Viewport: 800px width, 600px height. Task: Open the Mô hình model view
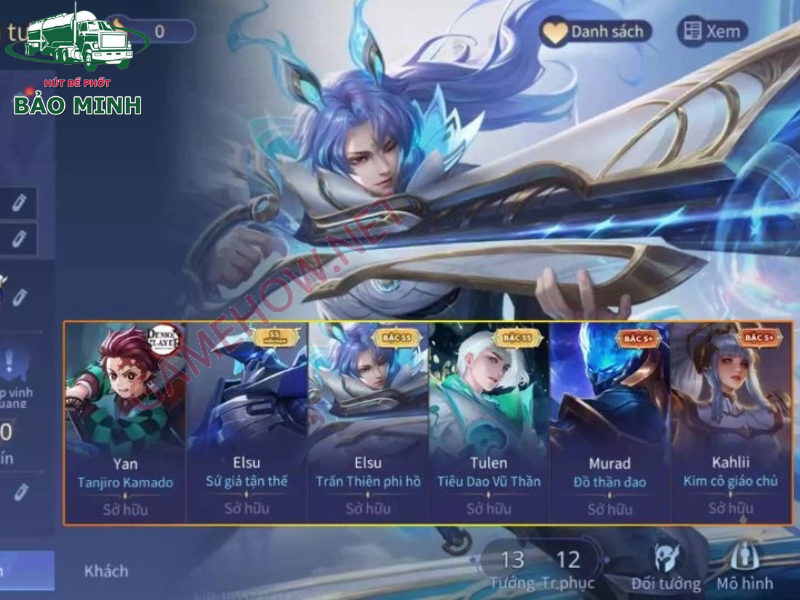tap(745, 568)
